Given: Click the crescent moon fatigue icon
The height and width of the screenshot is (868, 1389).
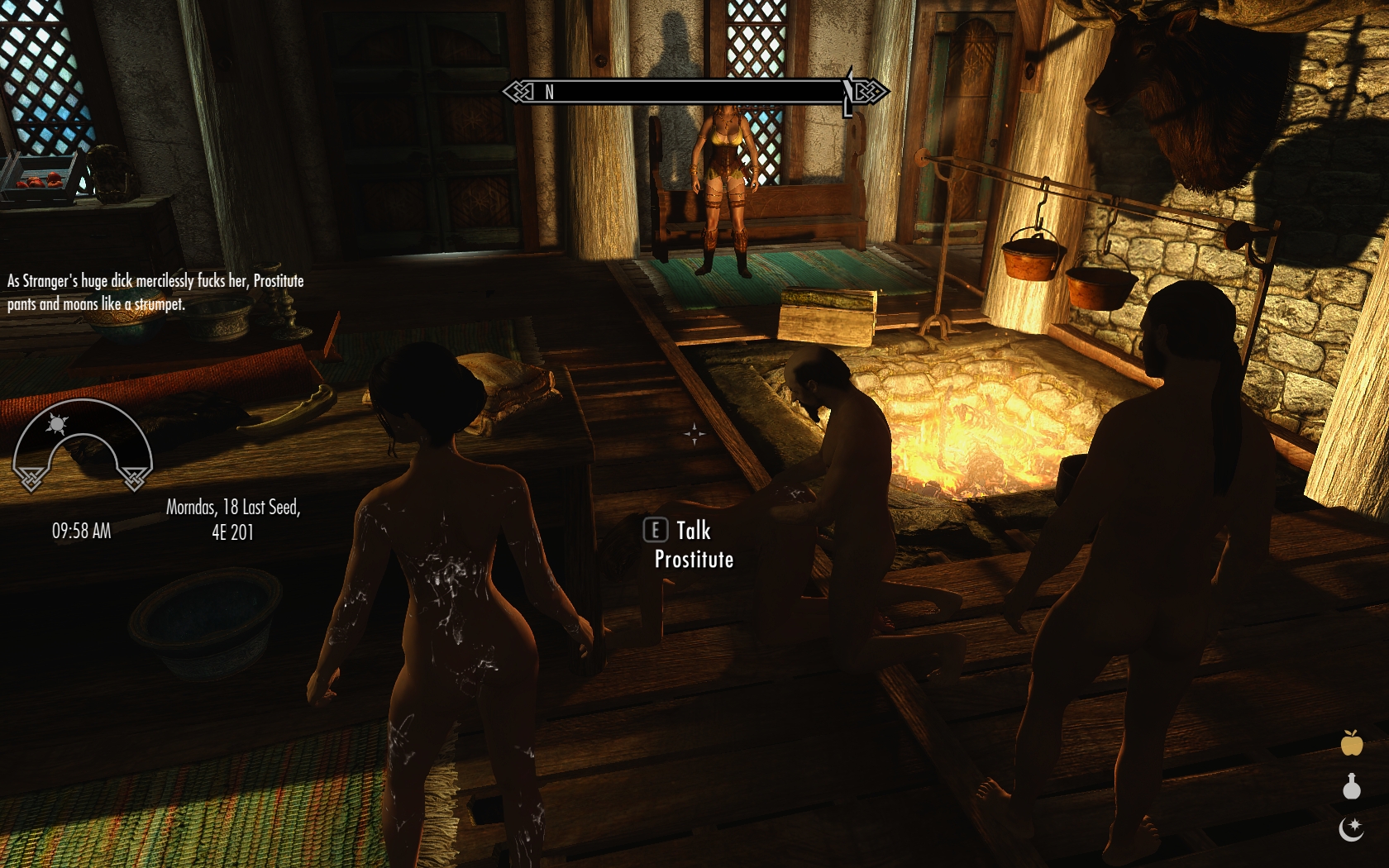Looking at the screenshot, I should point(1351,828).
